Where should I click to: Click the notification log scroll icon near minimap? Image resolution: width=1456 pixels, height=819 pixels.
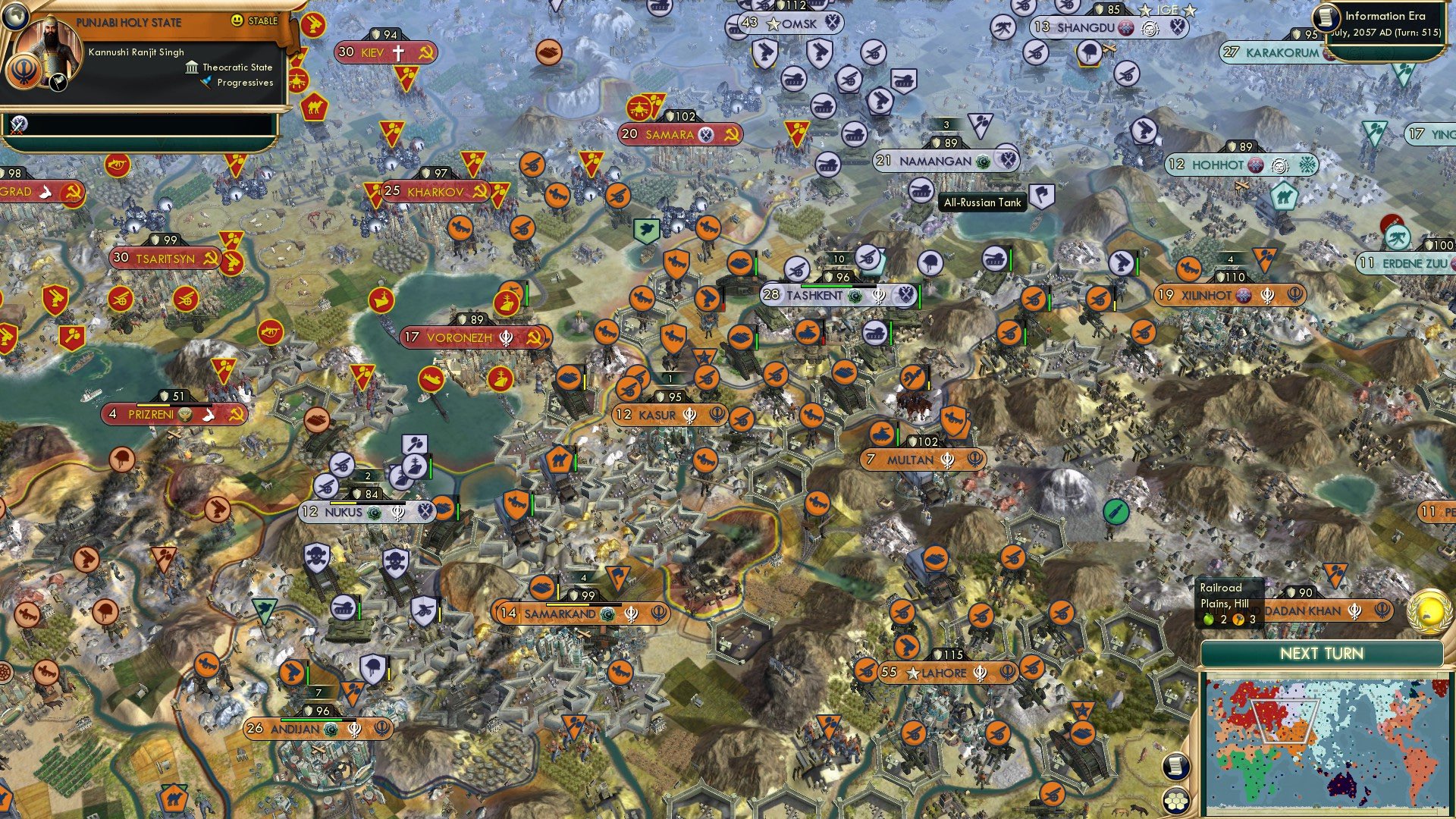(x=1178, y=767)
